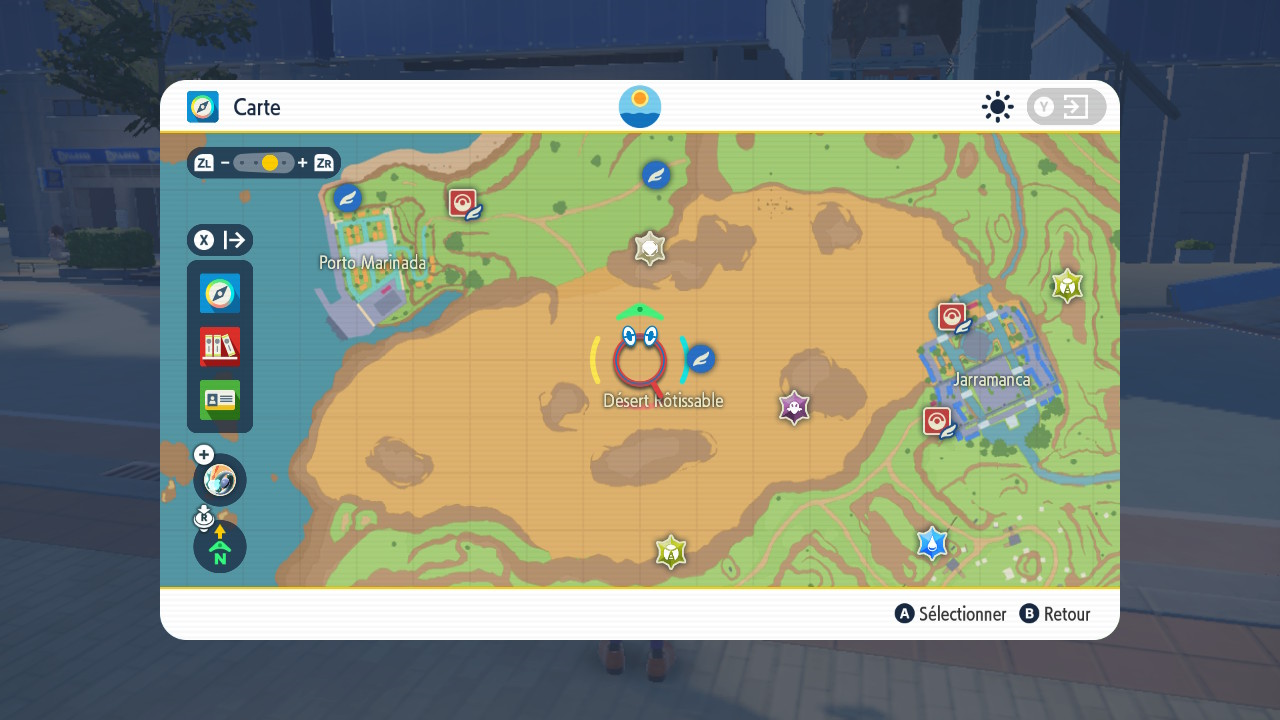Viewport: 1280px width, 720px height.
Task: Click the sun weather icon
Action: (x=997, y=107)
